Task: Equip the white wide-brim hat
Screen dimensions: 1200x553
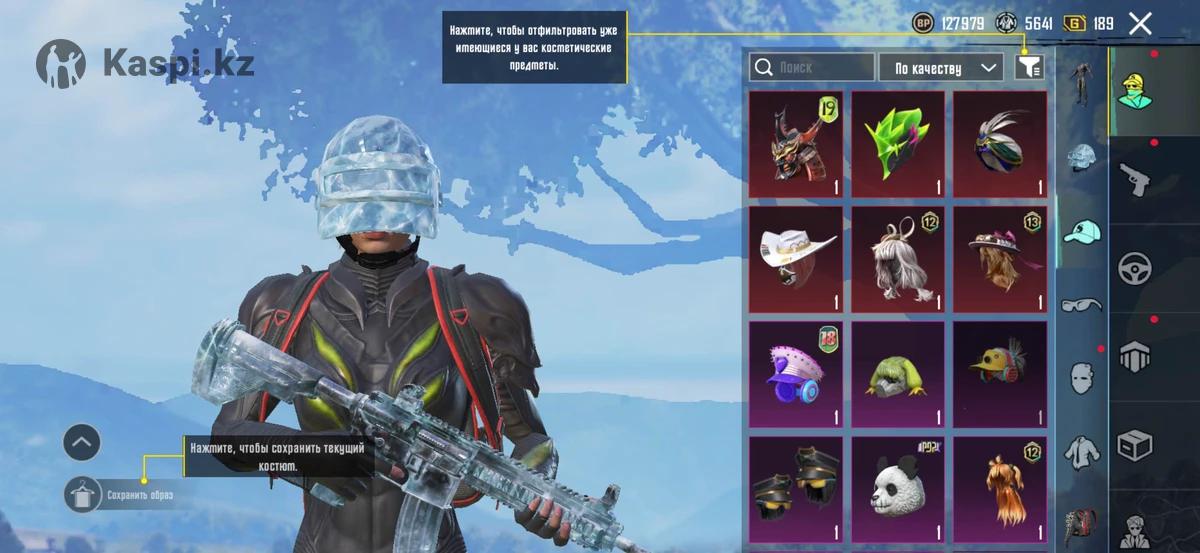Action: [x=796, y=260]
